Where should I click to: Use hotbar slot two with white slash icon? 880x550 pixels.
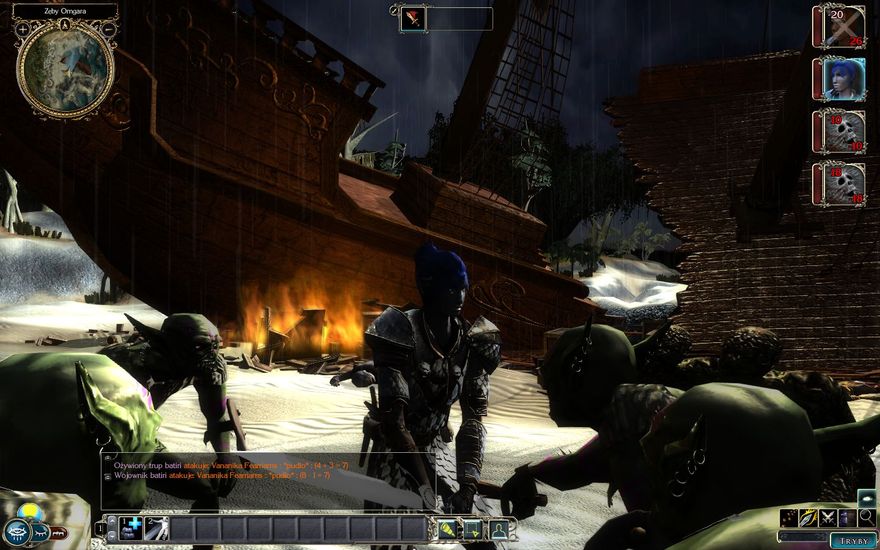(x=156, y=528)
